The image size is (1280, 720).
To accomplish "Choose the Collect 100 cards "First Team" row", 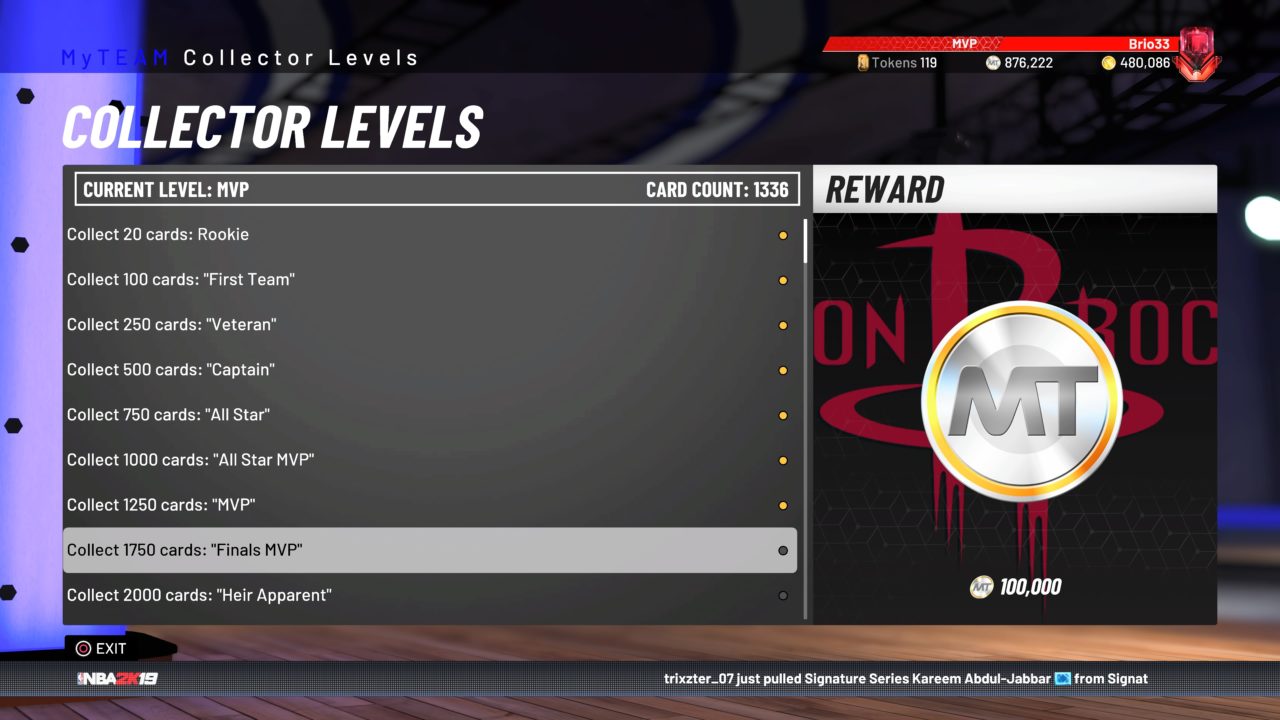I will (x=430, y=280).
